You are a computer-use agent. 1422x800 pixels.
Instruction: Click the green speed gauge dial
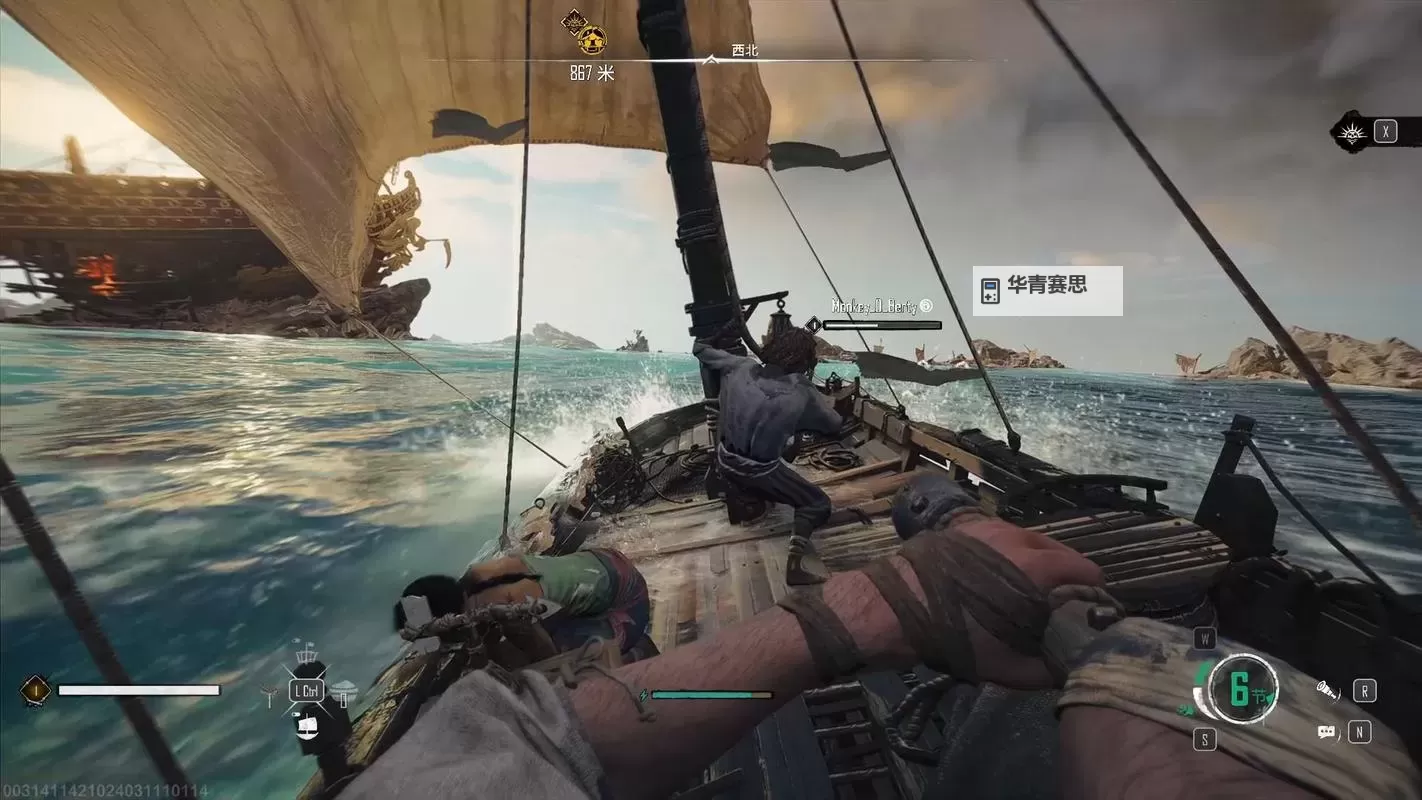1239,688
